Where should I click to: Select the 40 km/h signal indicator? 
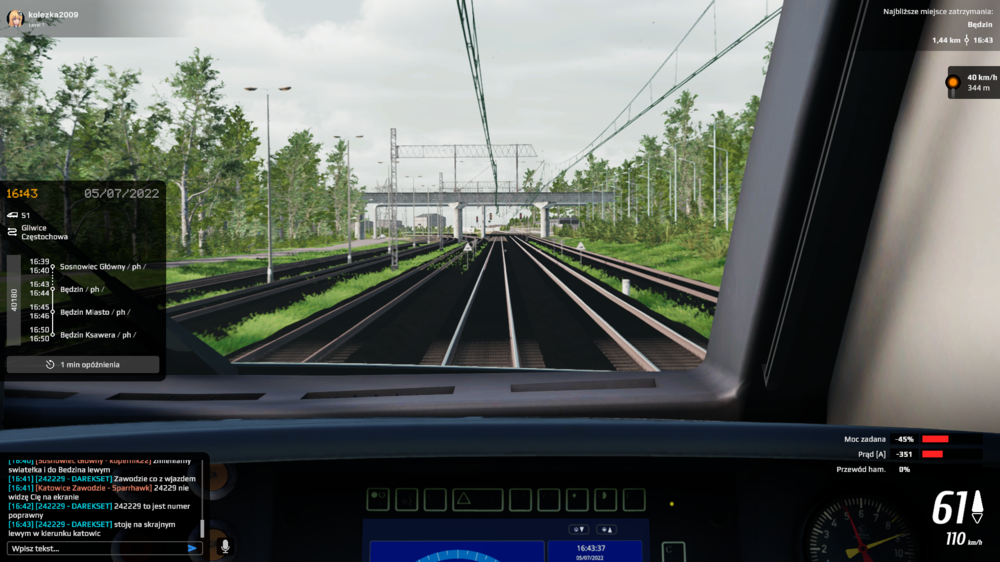point(972,82)
